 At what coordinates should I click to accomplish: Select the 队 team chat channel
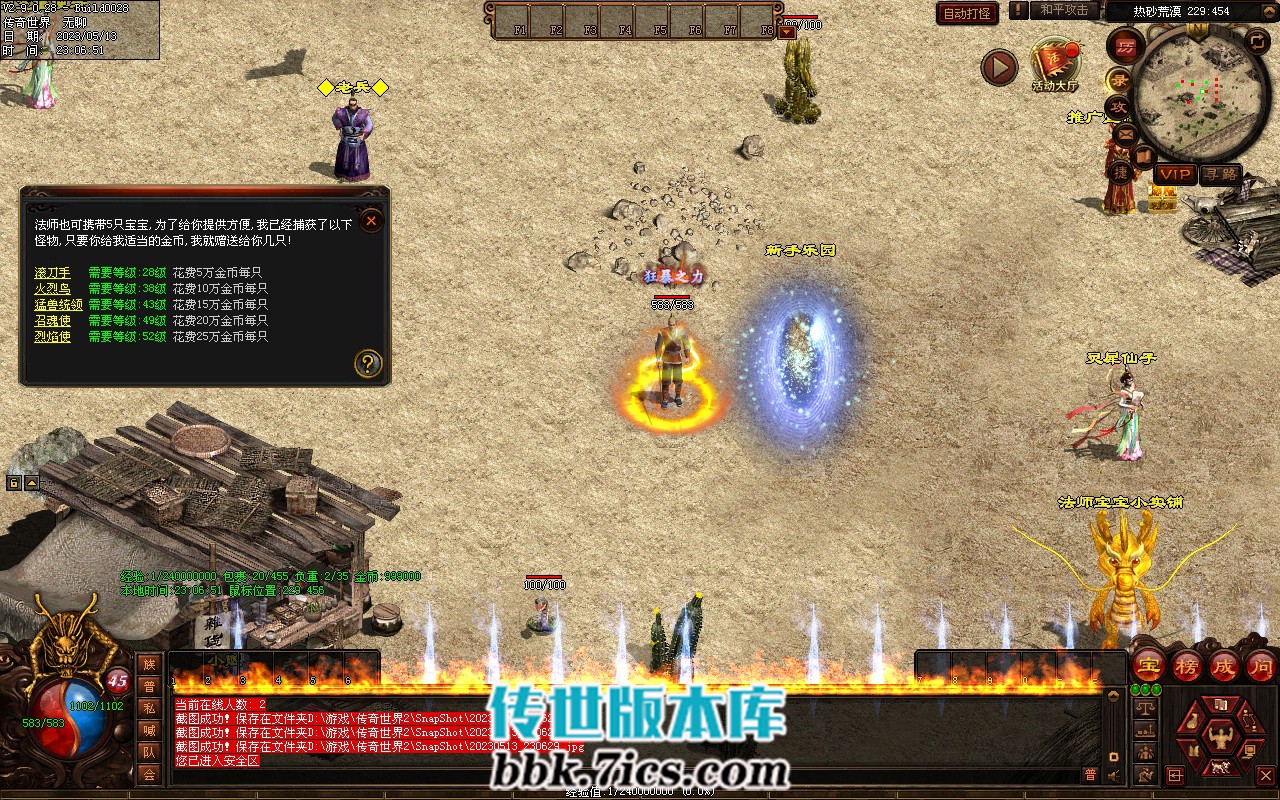[x=149, y=752]
